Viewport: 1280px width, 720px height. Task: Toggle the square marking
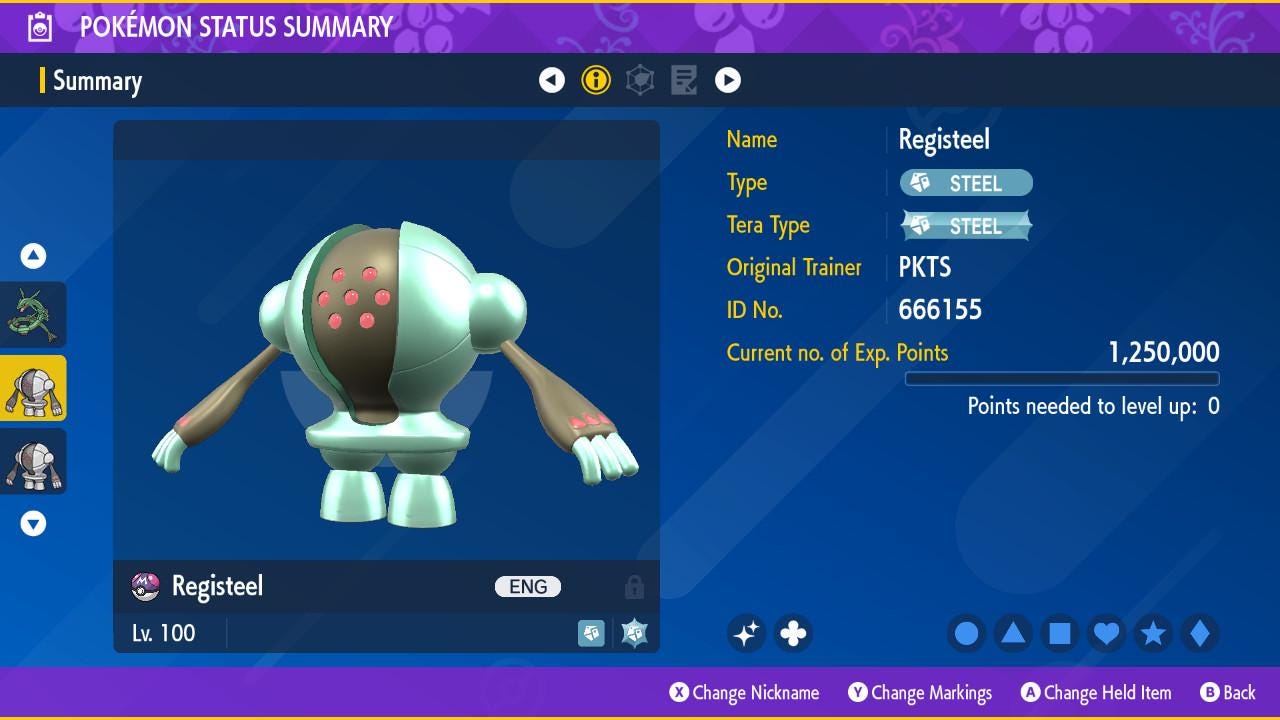1060,633
